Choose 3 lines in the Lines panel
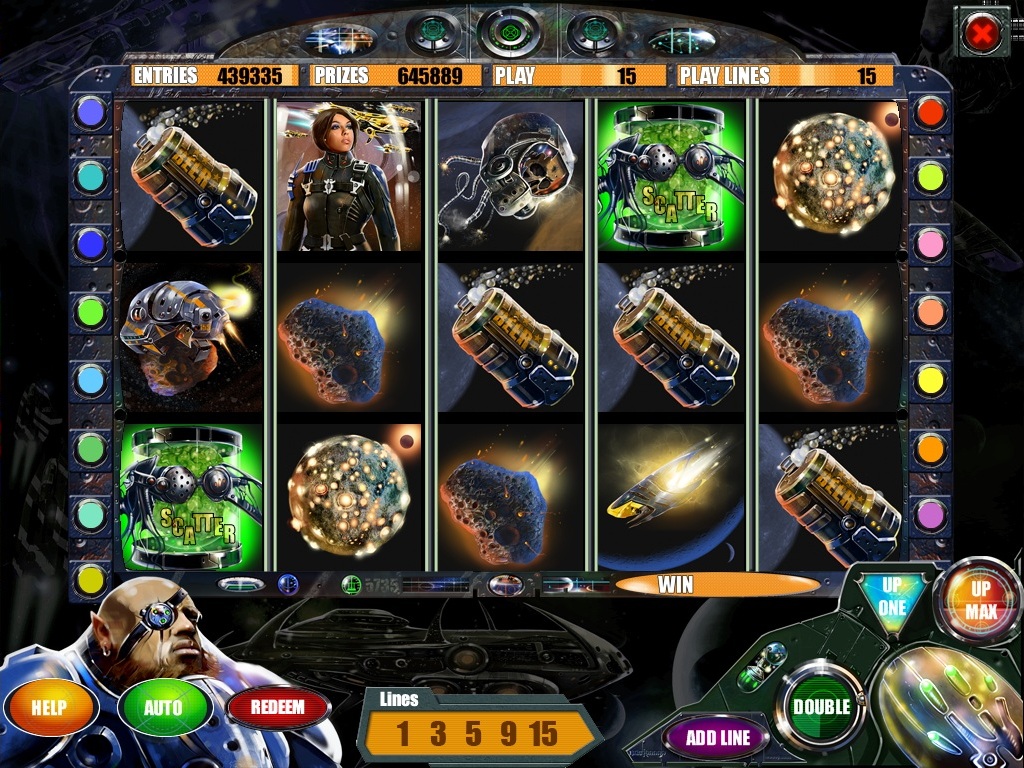 pos(438,734)
